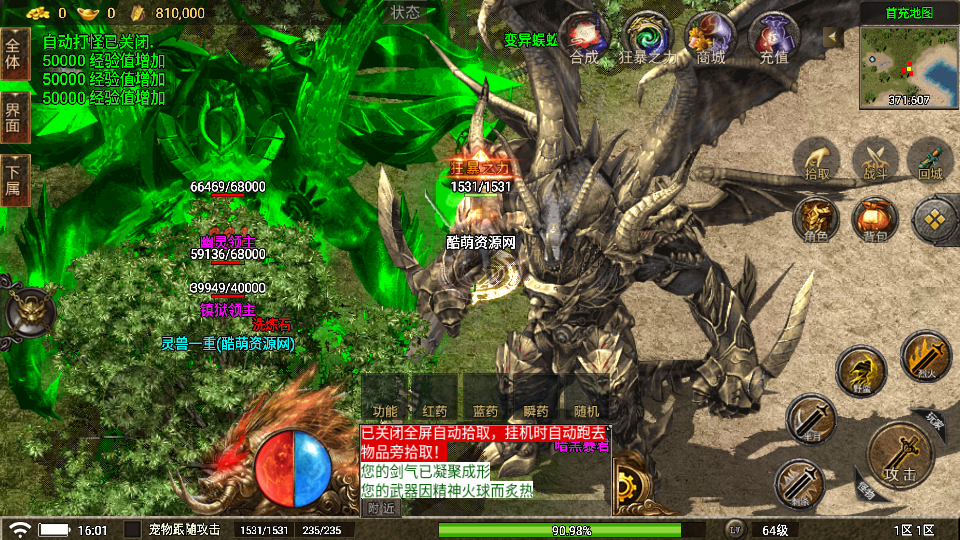Open the minimap
The height and width of the screenshot is (540, 960).
click(908, 65)
